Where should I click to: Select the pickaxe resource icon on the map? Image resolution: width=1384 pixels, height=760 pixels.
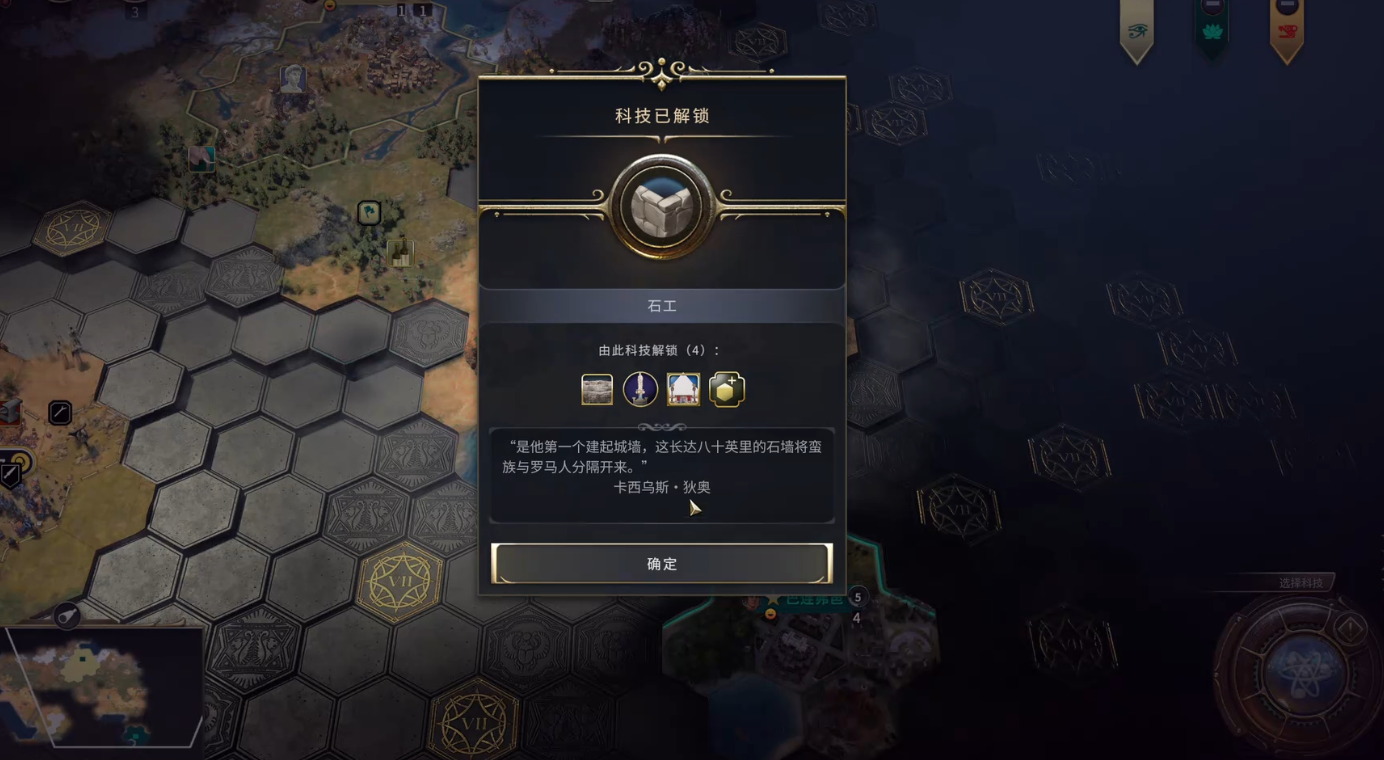click(x=59, y=412)
